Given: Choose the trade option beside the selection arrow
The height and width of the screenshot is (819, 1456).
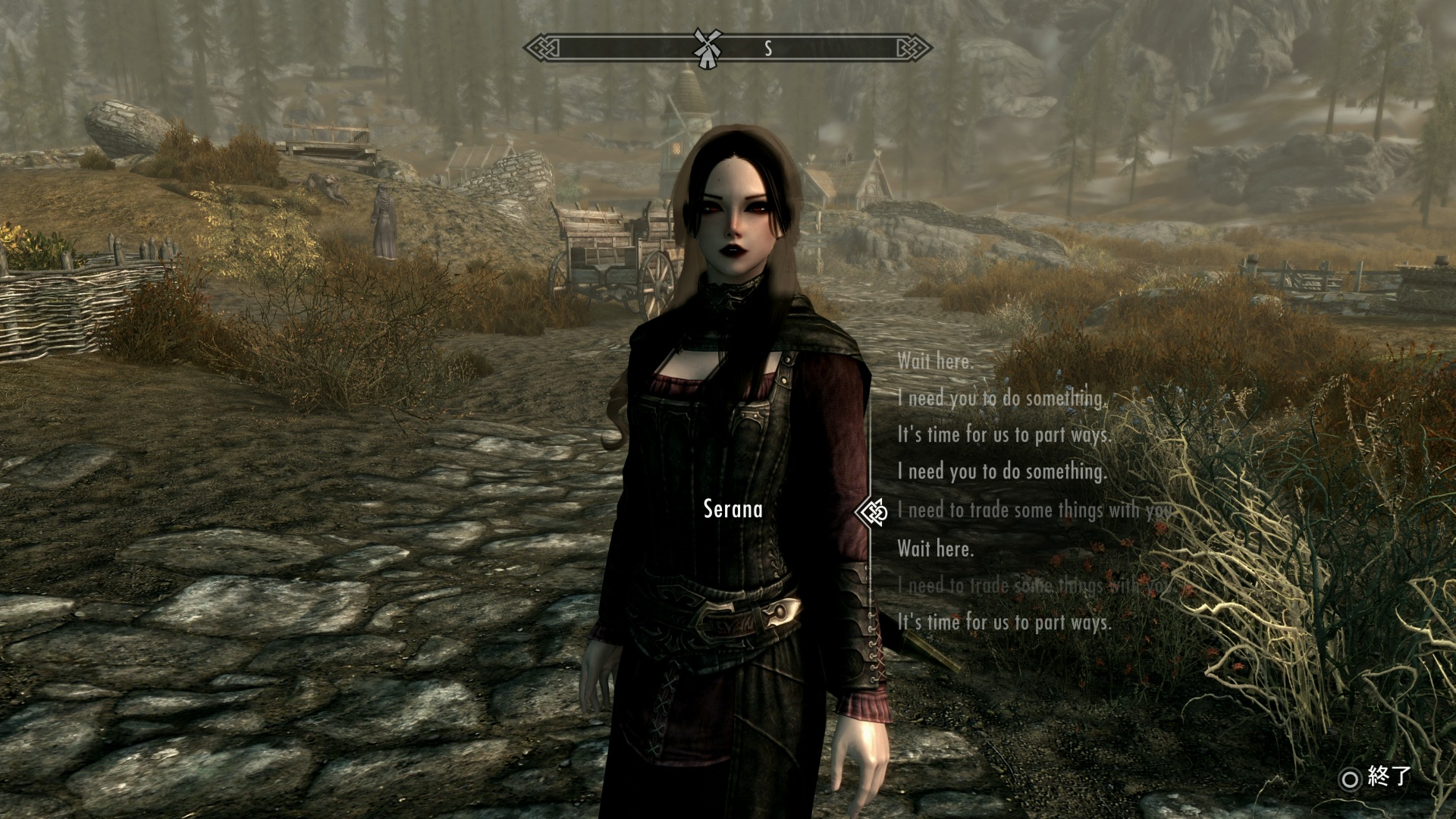Looking at the screenshot, I should 1034,510.
